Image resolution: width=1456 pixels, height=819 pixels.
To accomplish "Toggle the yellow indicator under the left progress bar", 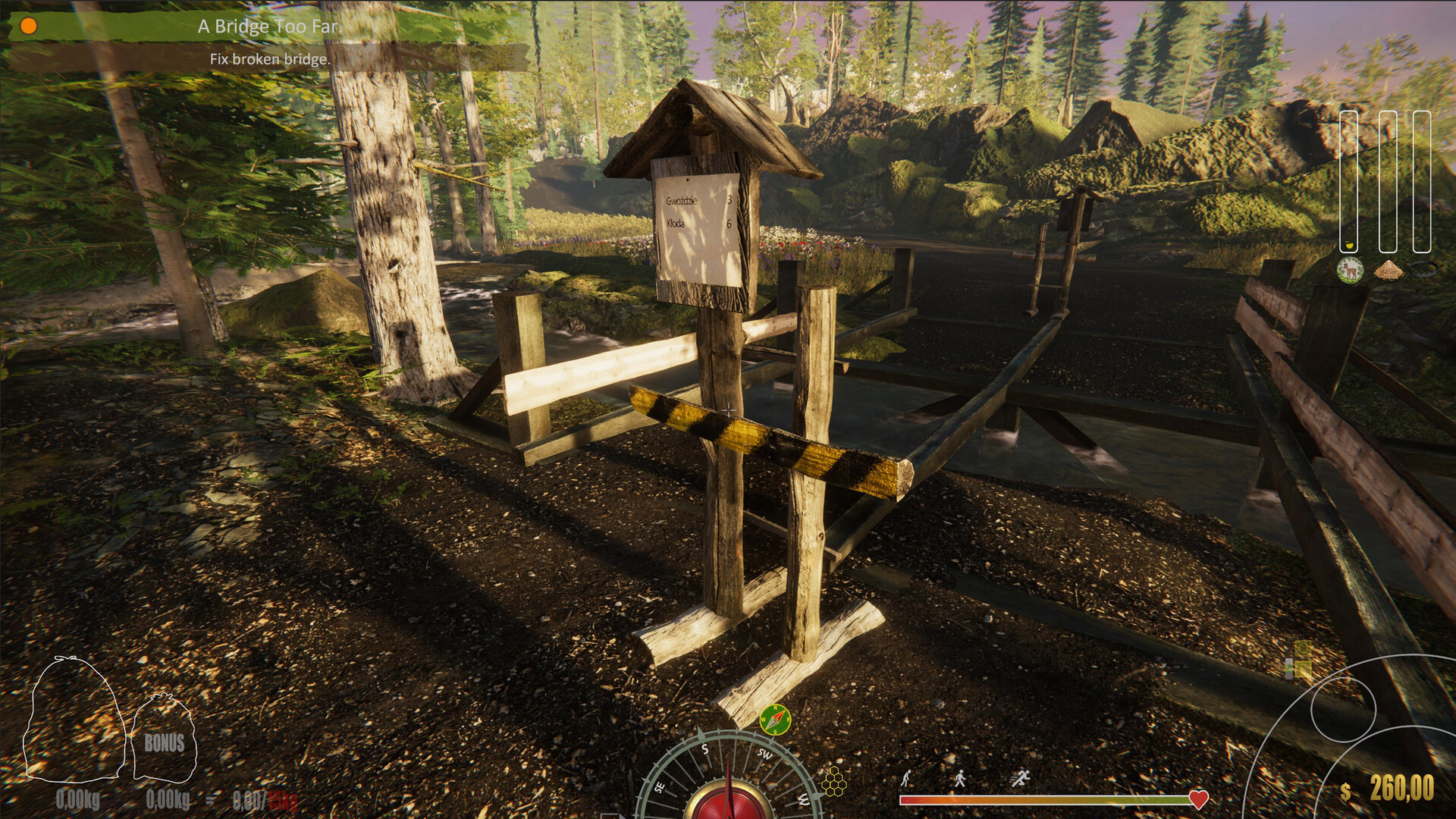I will coord(1349,244).
